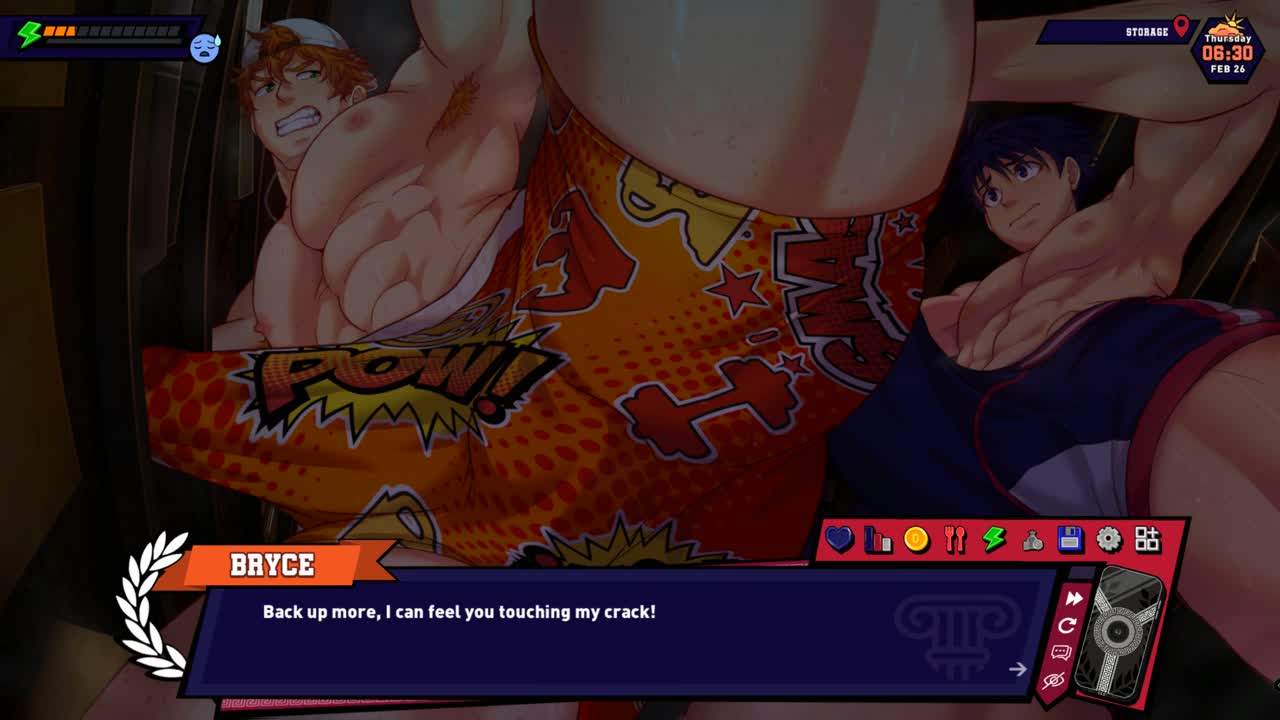Select the green lightning energy icon

(x=993, y=540)
